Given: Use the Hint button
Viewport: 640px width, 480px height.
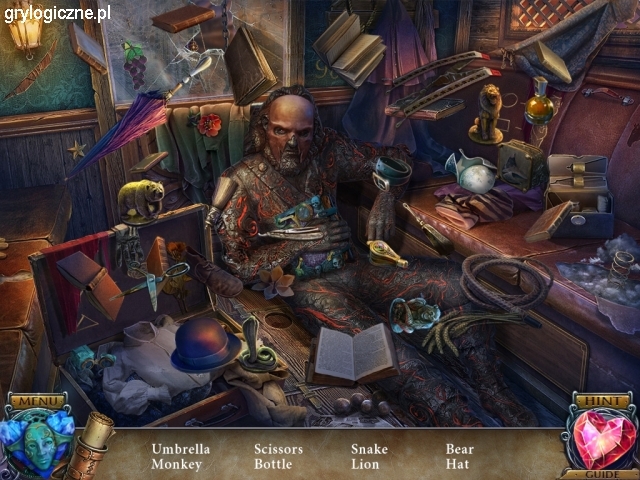Looking at the screenshot, I should tap(602, 402).
